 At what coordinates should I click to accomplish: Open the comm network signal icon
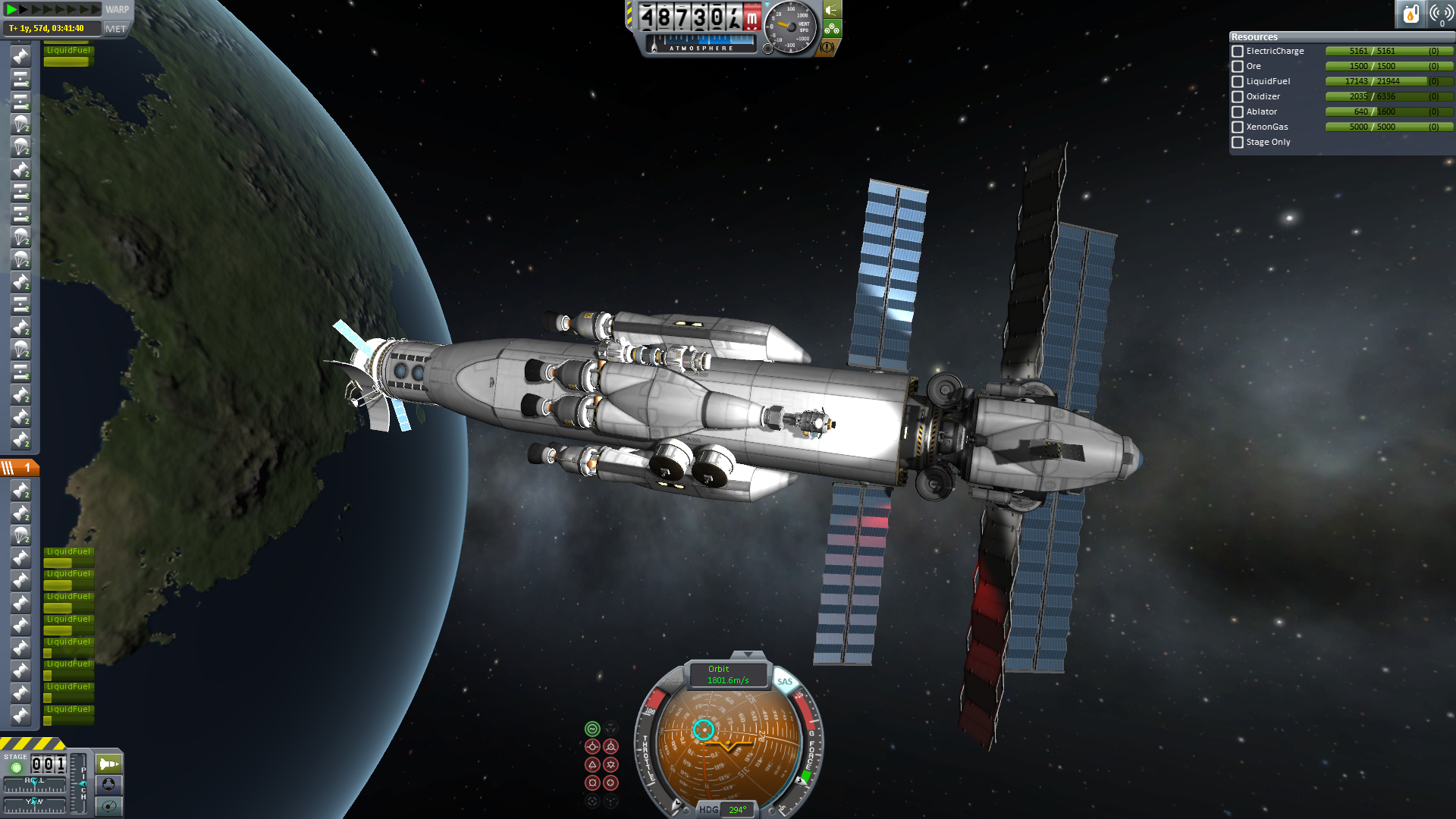[1441, 14]
